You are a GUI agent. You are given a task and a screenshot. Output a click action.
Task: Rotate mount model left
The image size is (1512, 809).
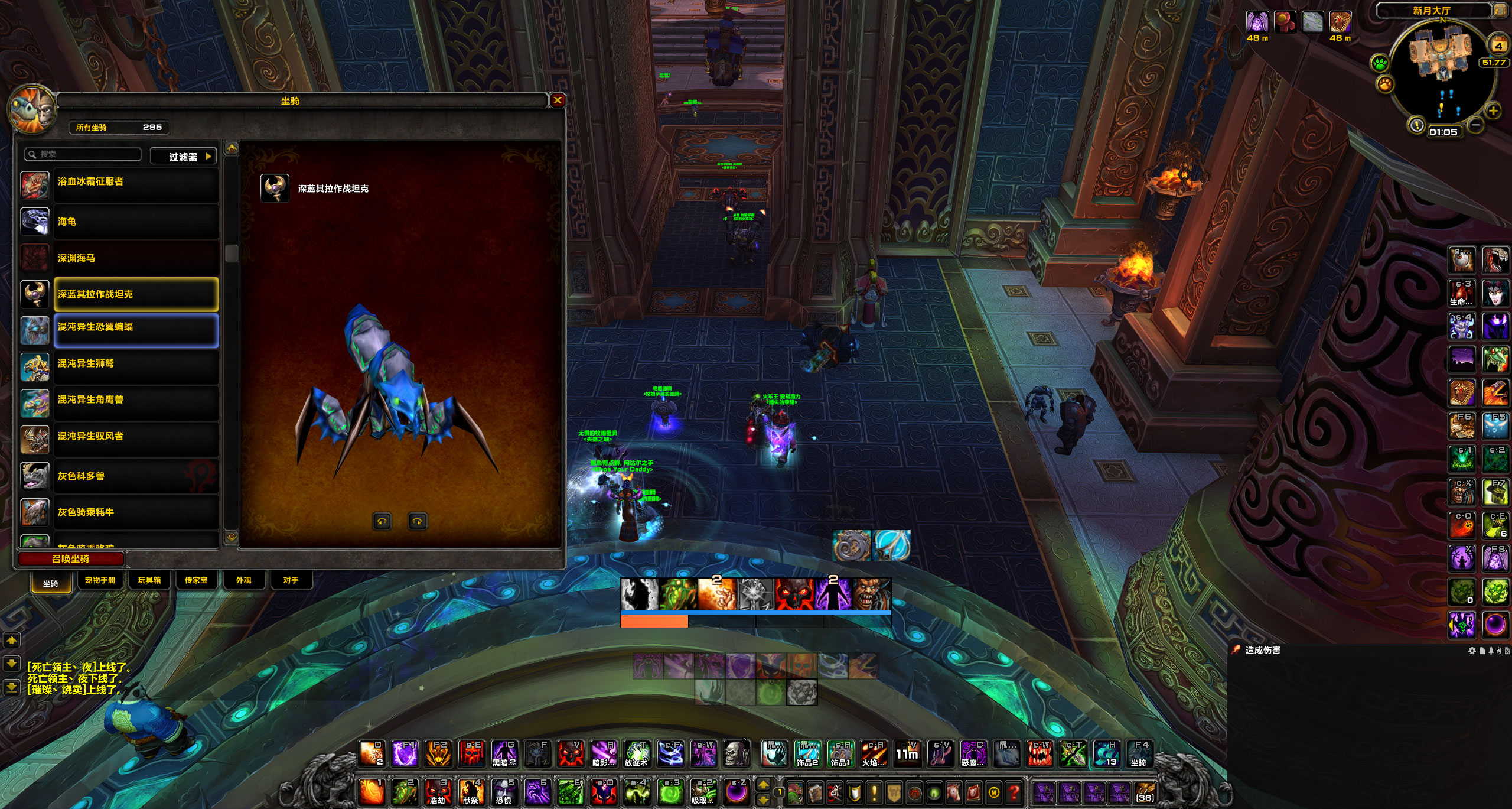pos(382,521)
